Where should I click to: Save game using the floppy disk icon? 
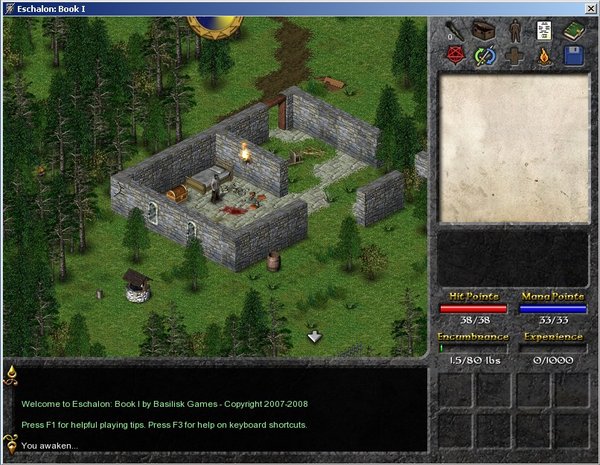pos(573,56)
